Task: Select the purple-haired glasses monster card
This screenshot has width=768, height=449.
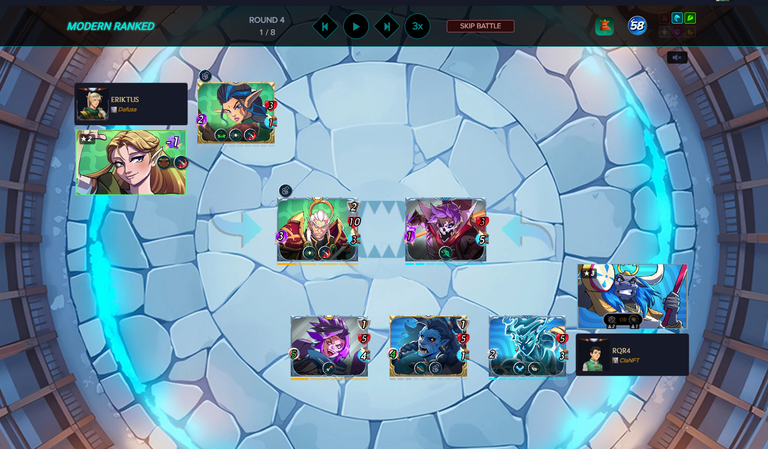Action: click(x=329, y=347)
